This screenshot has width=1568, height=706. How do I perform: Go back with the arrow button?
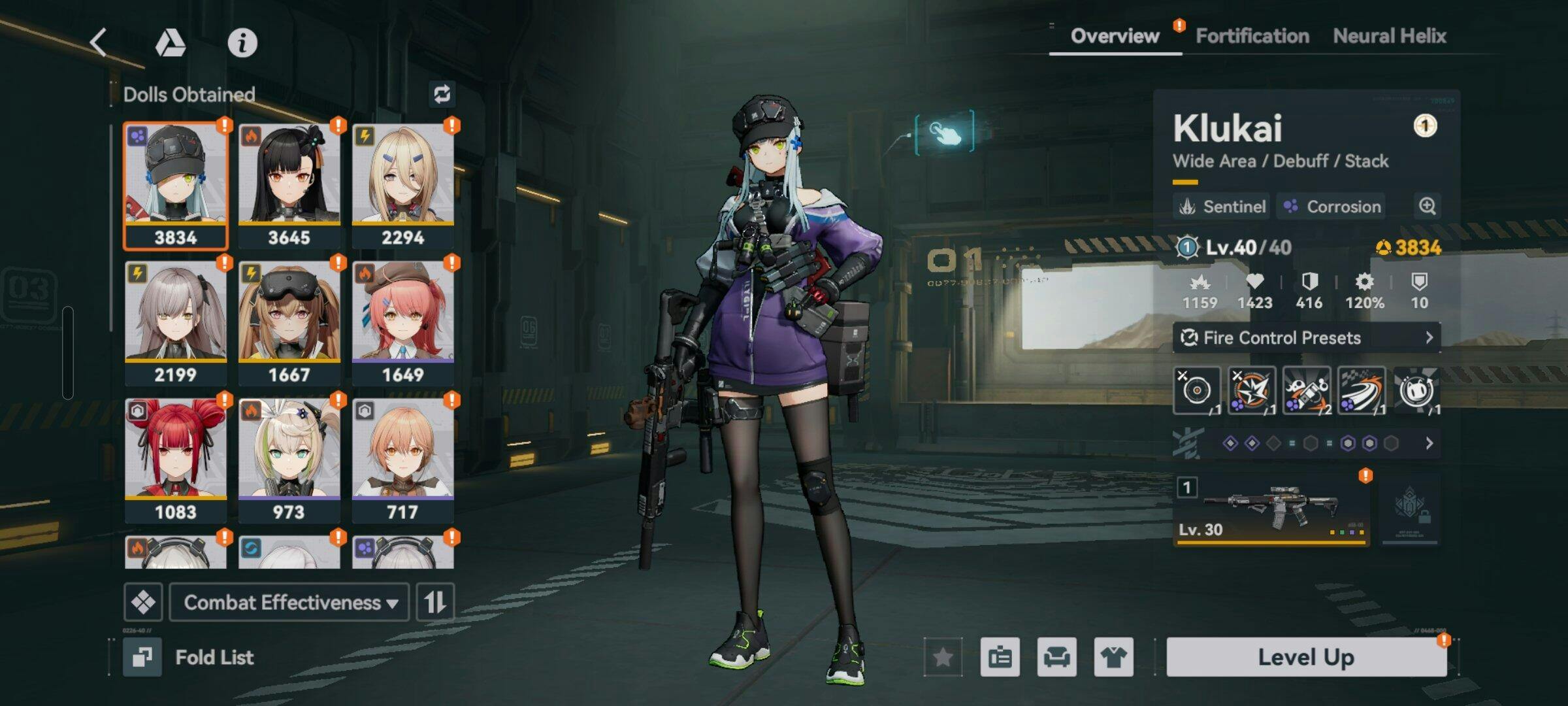[99, 43]
